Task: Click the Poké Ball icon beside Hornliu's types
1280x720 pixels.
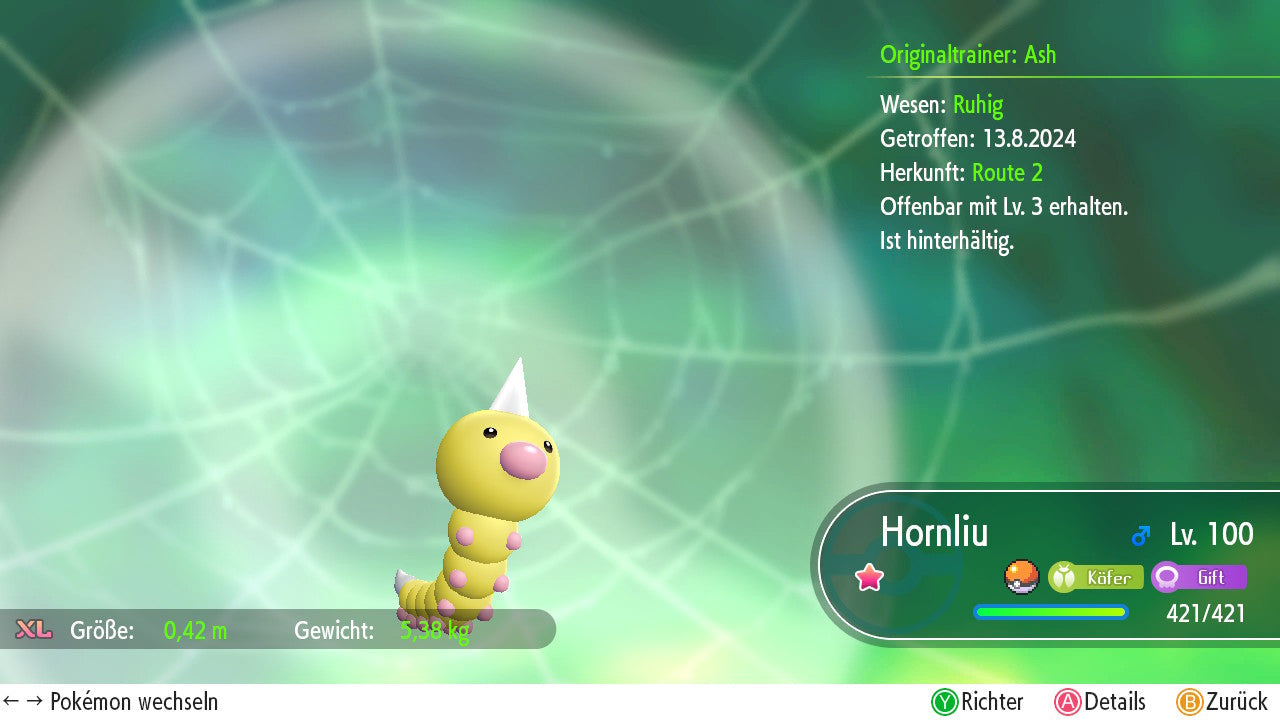Action: tap(1021, 577)
